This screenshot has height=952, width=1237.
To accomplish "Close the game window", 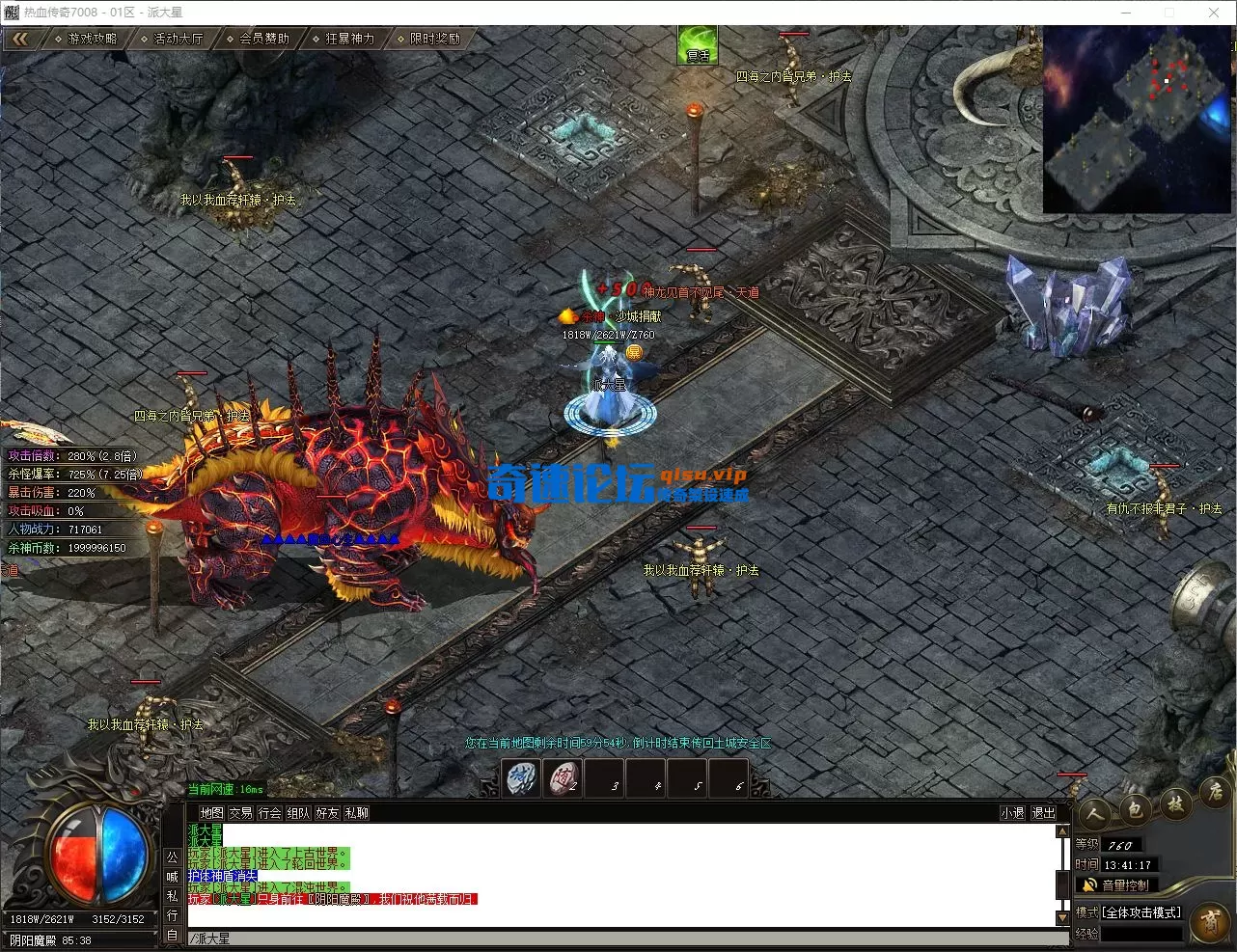I will click(x=1214, y=13).
